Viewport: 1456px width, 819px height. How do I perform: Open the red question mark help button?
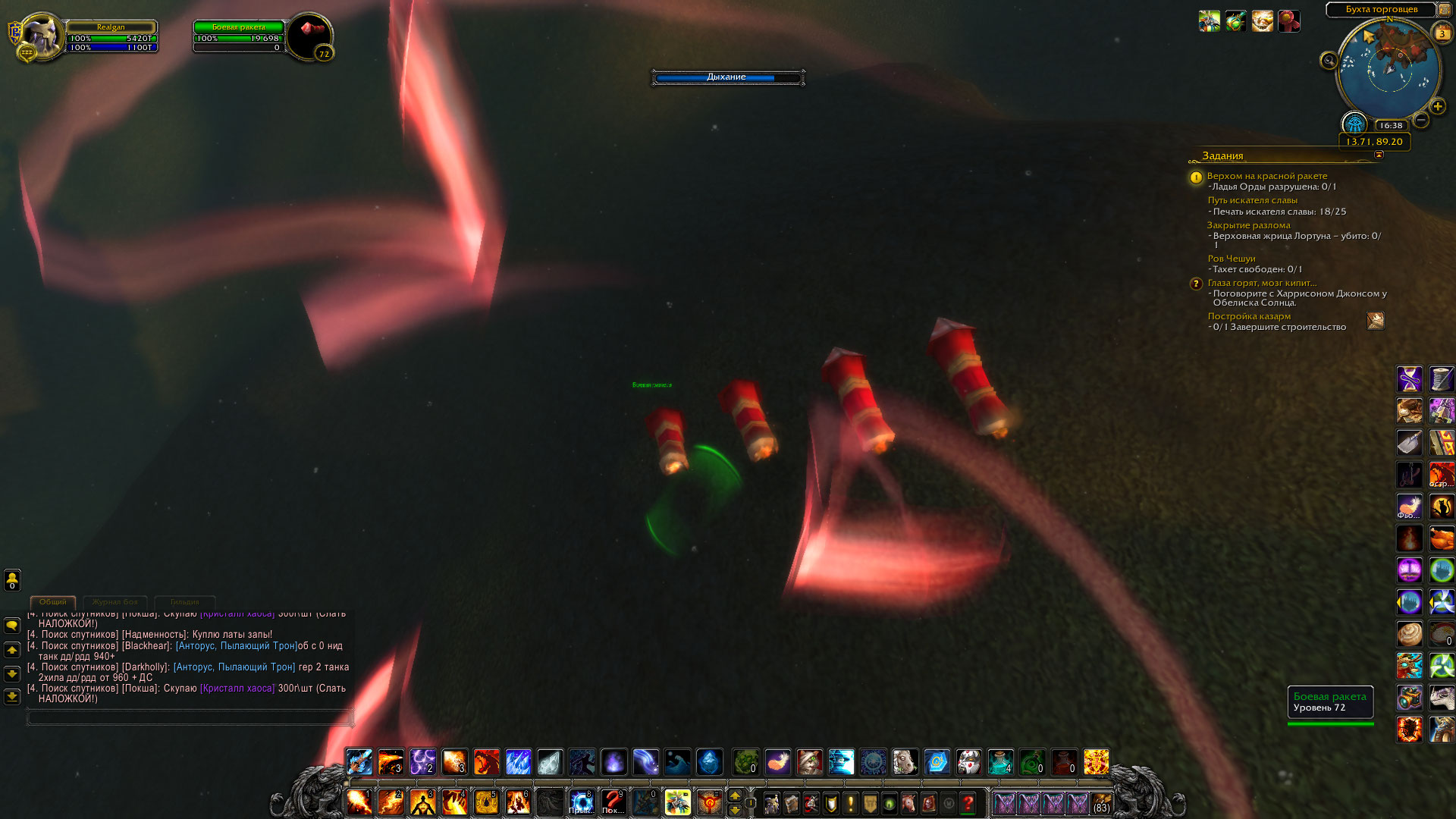[x=968, y=802]
